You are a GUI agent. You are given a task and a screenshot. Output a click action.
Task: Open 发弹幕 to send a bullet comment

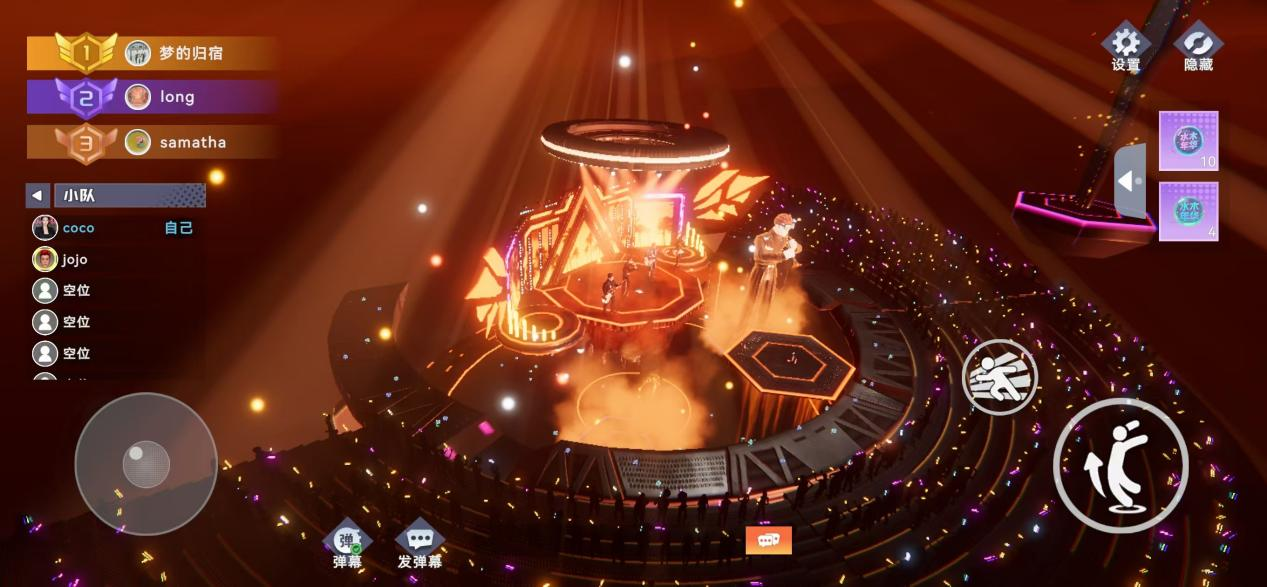coord(420,546)
